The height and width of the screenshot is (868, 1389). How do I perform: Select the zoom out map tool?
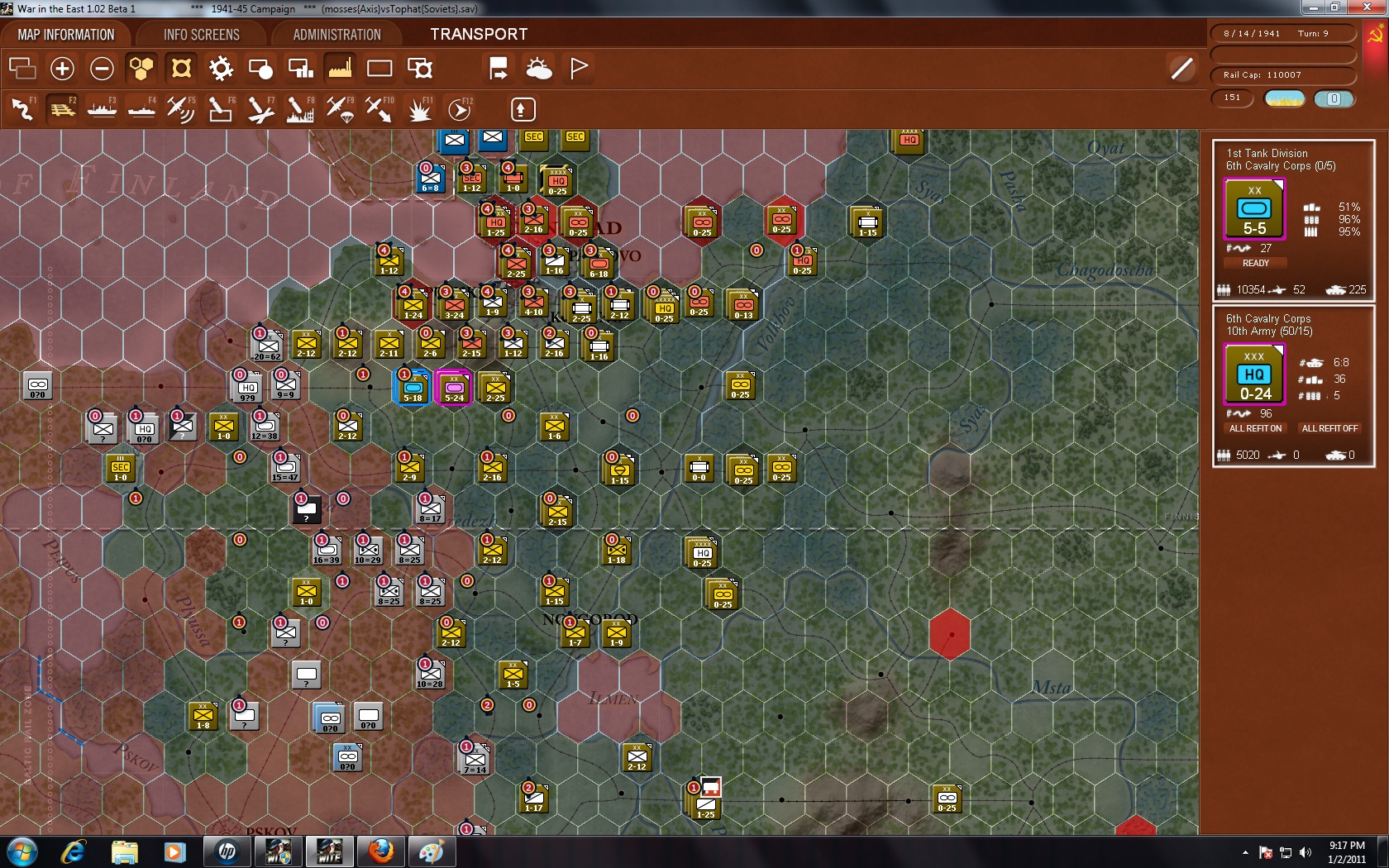pyautogui.click(x=102, y=68)
